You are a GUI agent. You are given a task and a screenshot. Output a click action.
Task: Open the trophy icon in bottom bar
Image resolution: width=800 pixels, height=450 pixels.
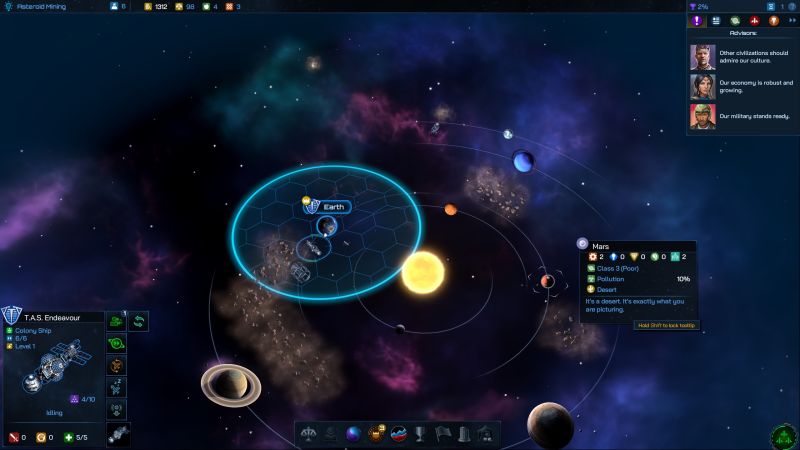pyautogui.click(x=421, y=434)
